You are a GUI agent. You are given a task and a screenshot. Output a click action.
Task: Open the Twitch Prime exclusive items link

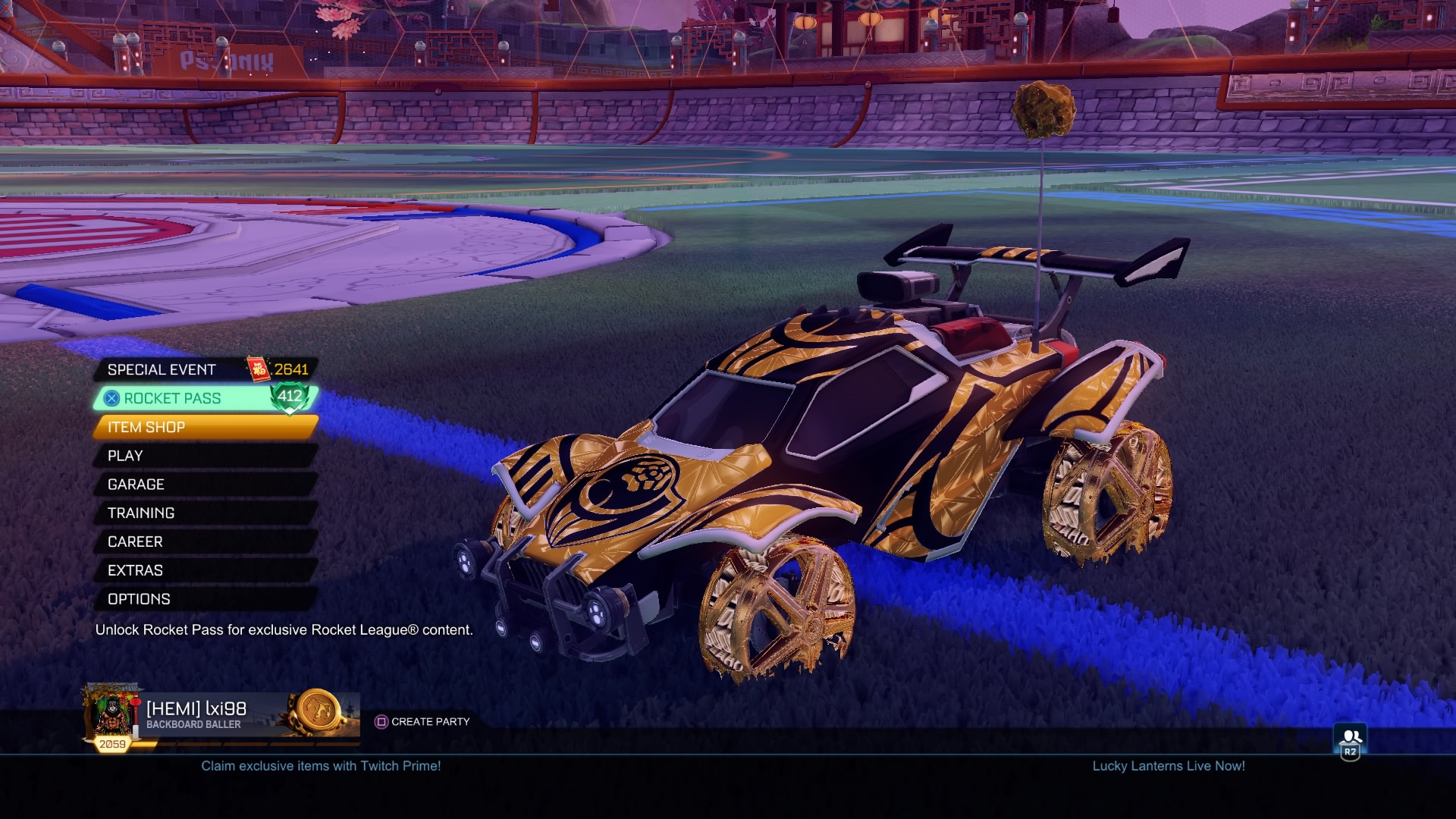click(321, 767)
